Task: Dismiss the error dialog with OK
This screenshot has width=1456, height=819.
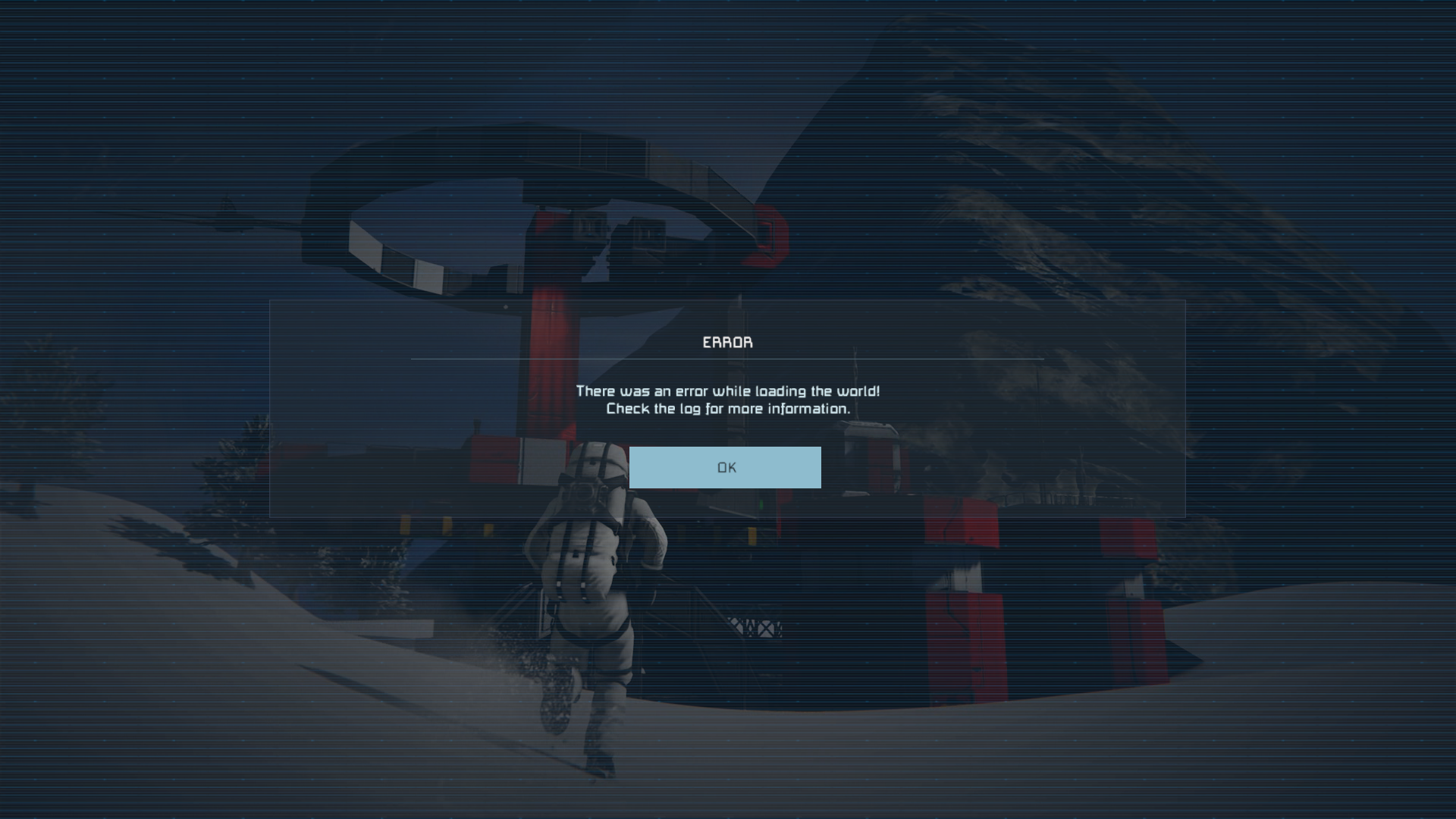Action: tap(725, 467)
